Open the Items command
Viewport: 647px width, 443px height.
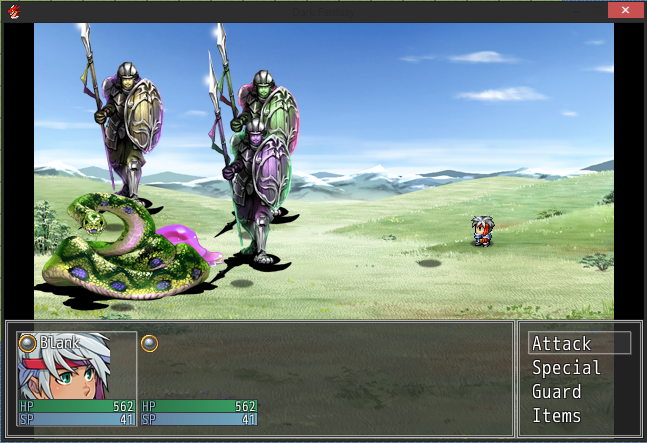555,416
